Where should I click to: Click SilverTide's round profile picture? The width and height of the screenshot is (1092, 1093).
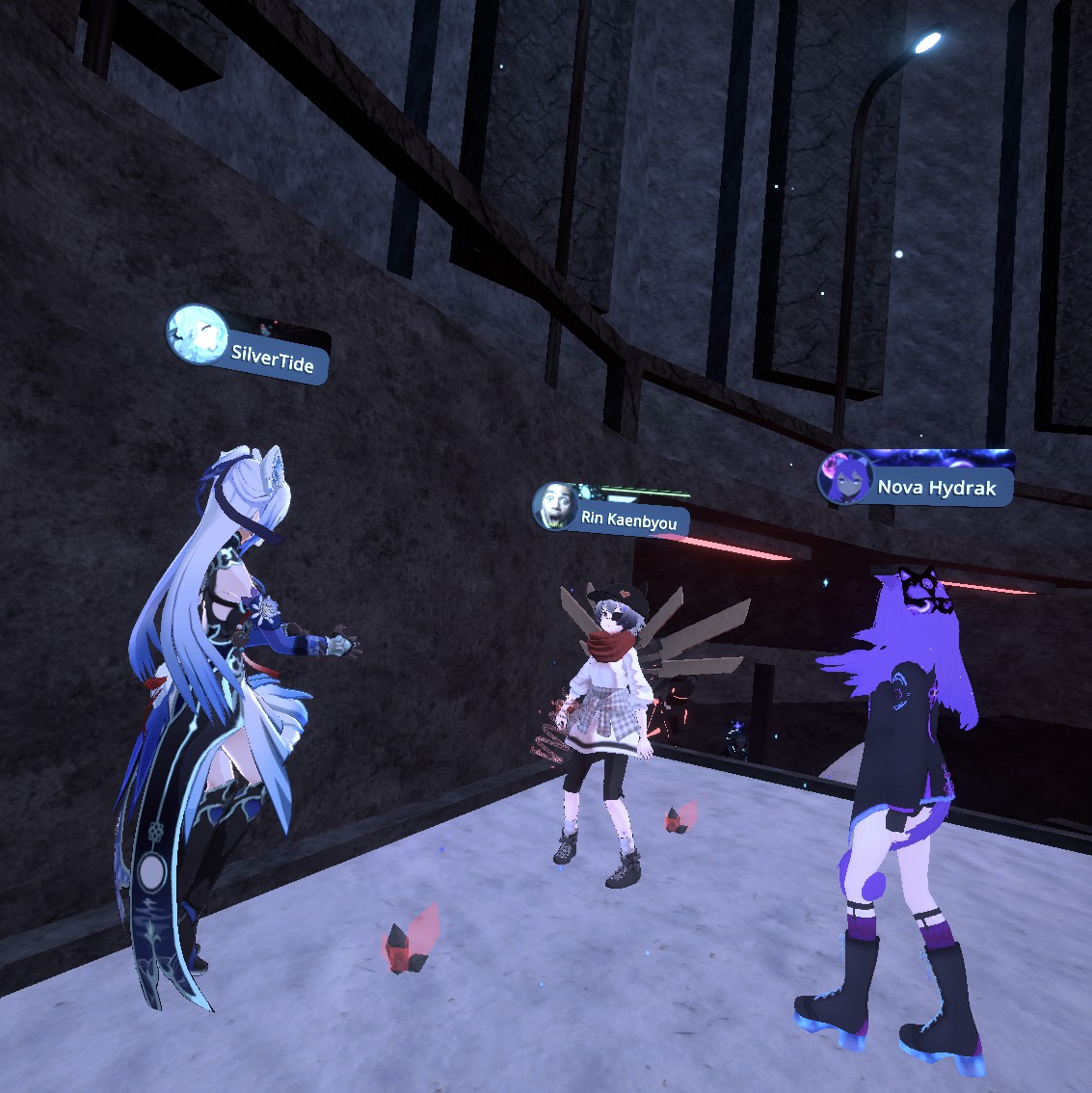click(x=197, y=335)
